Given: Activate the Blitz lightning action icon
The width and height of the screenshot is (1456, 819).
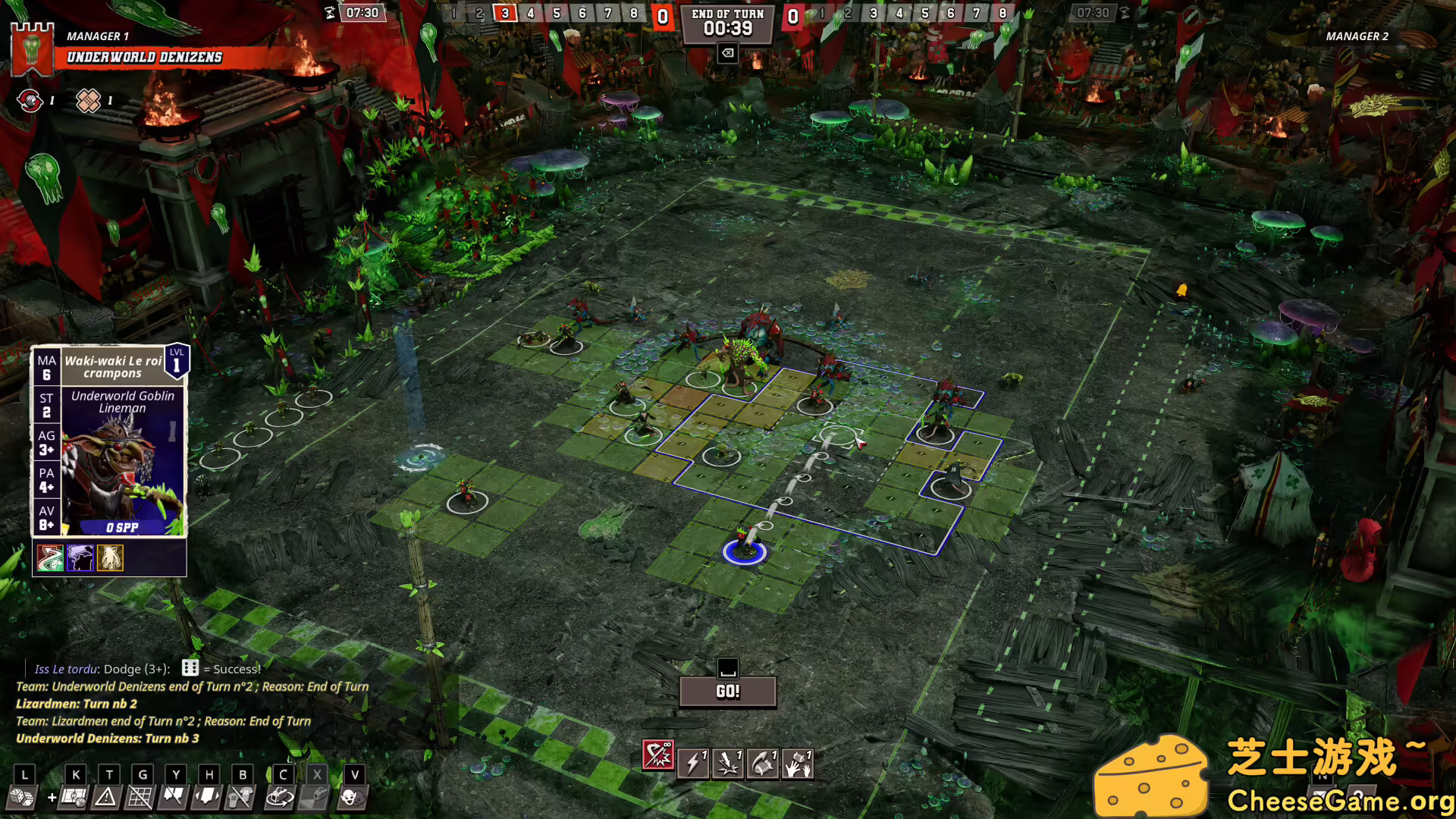Looking at the screenshot, I should 692,764.
